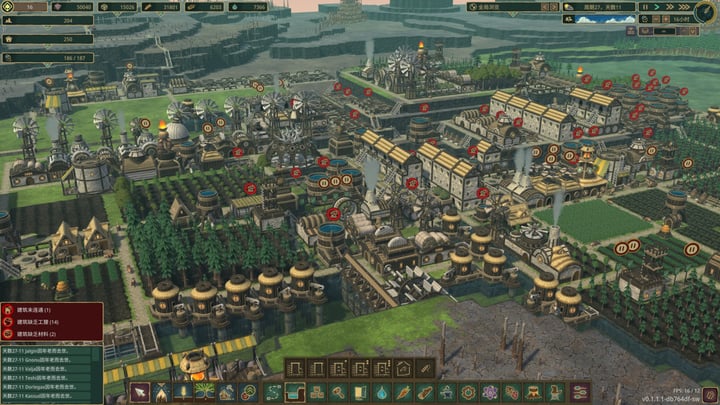Open the food buildings carrot category
The width and height of the screenshot is (720, 405).
[403, 392]
